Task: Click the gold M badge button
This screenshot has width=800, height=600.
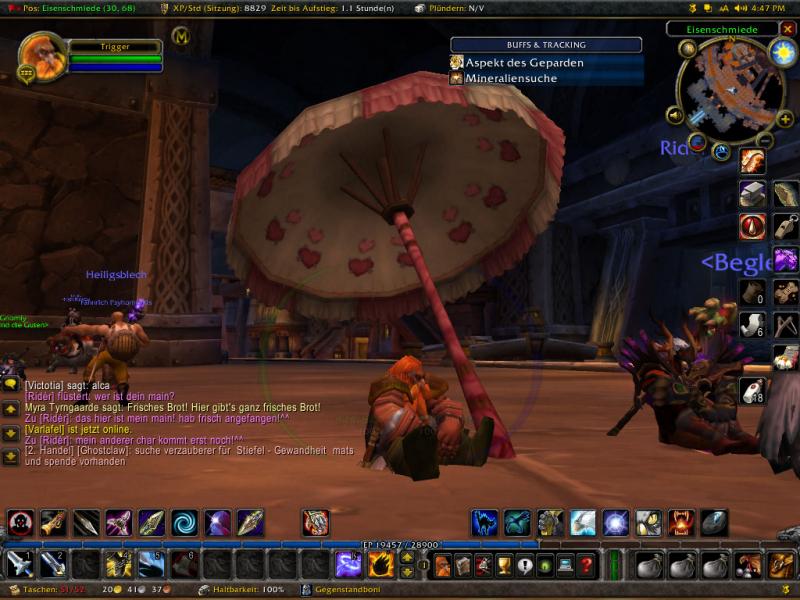Action: pos(181,37)
